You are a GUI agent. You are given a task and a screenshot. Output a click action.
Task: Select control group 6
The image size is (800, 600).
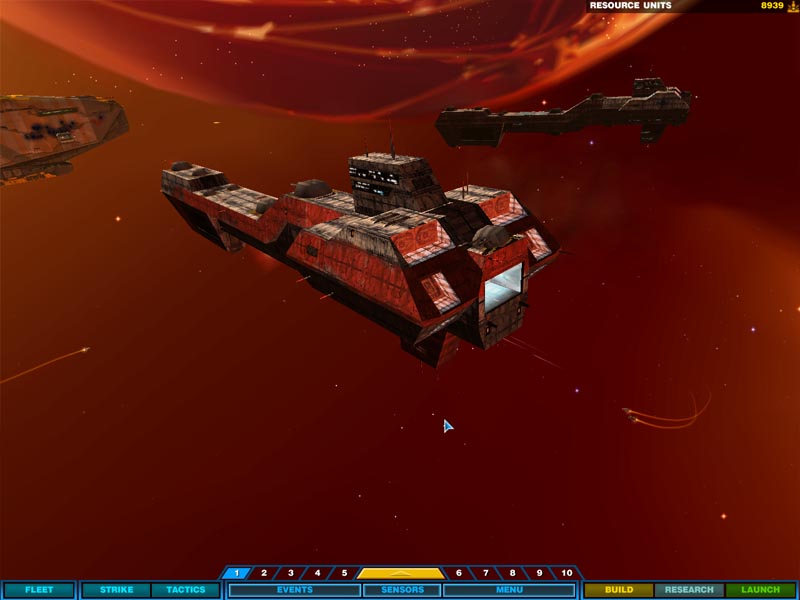[459, 573]
